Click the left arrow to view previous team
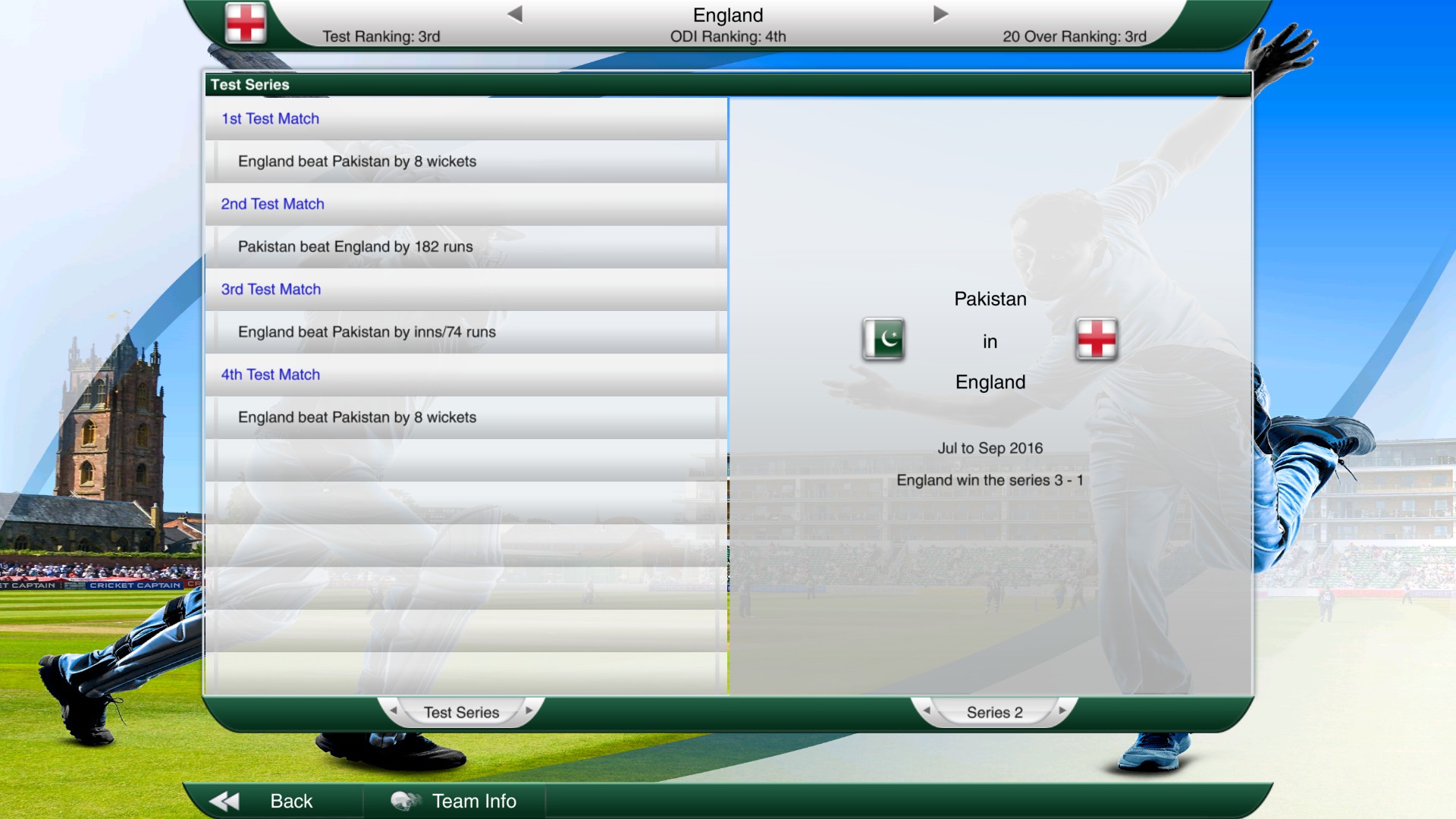This screenshot has width=1456, height=819. pos(515,12)
